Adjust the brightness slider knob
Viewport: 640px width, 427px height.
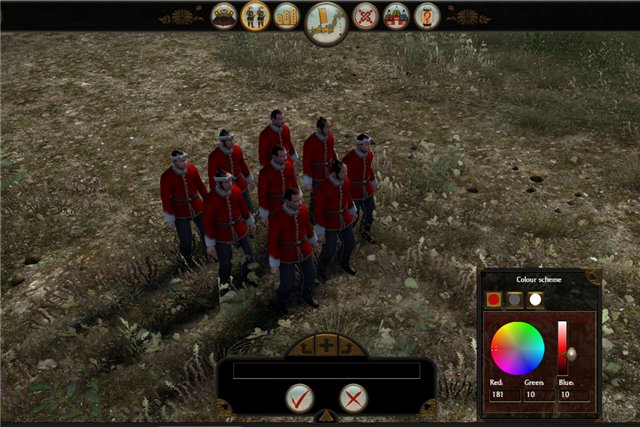click(571, 353)
